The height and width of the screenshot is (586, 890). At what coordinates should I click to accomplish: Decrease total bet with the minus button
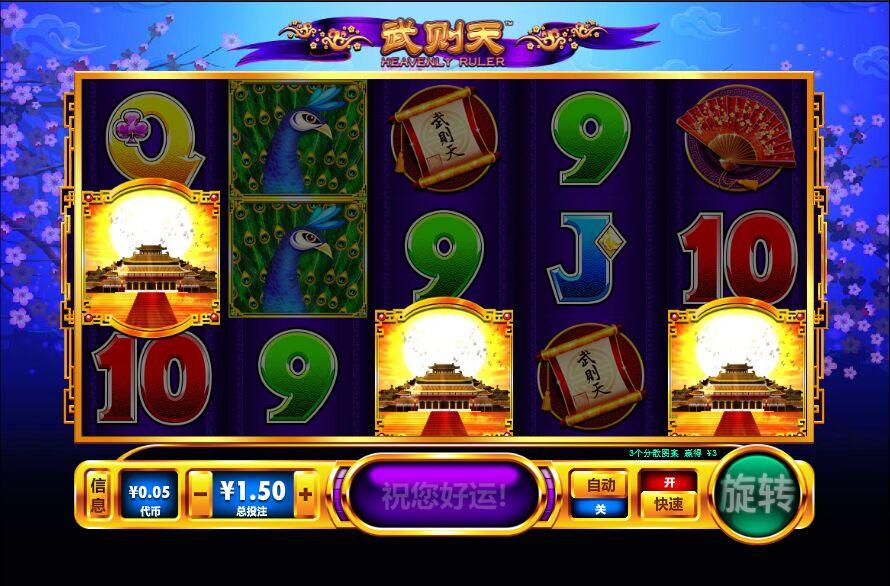pos(200,494)
